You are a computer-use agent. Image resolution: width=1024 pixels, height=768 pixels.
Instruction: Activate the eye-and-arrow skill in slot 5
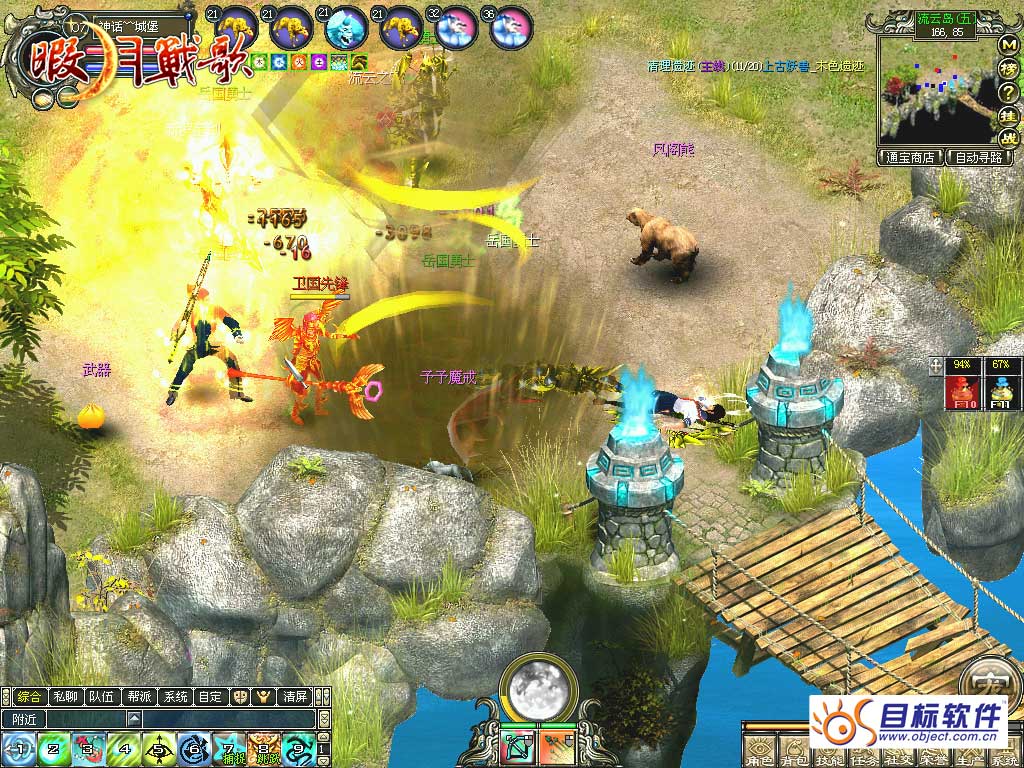[158, 748]
